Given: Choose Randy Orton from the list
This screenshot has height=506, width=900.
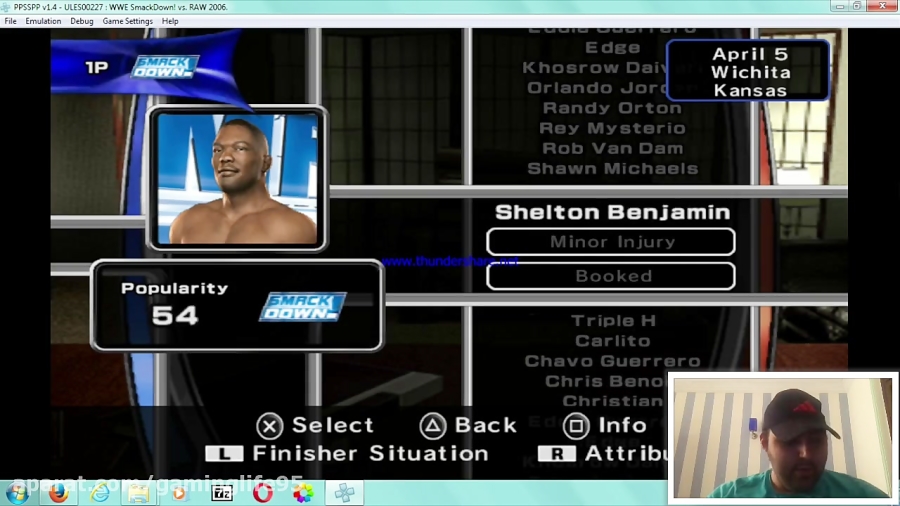Looking at the screenshot, I should coord(612,108).
